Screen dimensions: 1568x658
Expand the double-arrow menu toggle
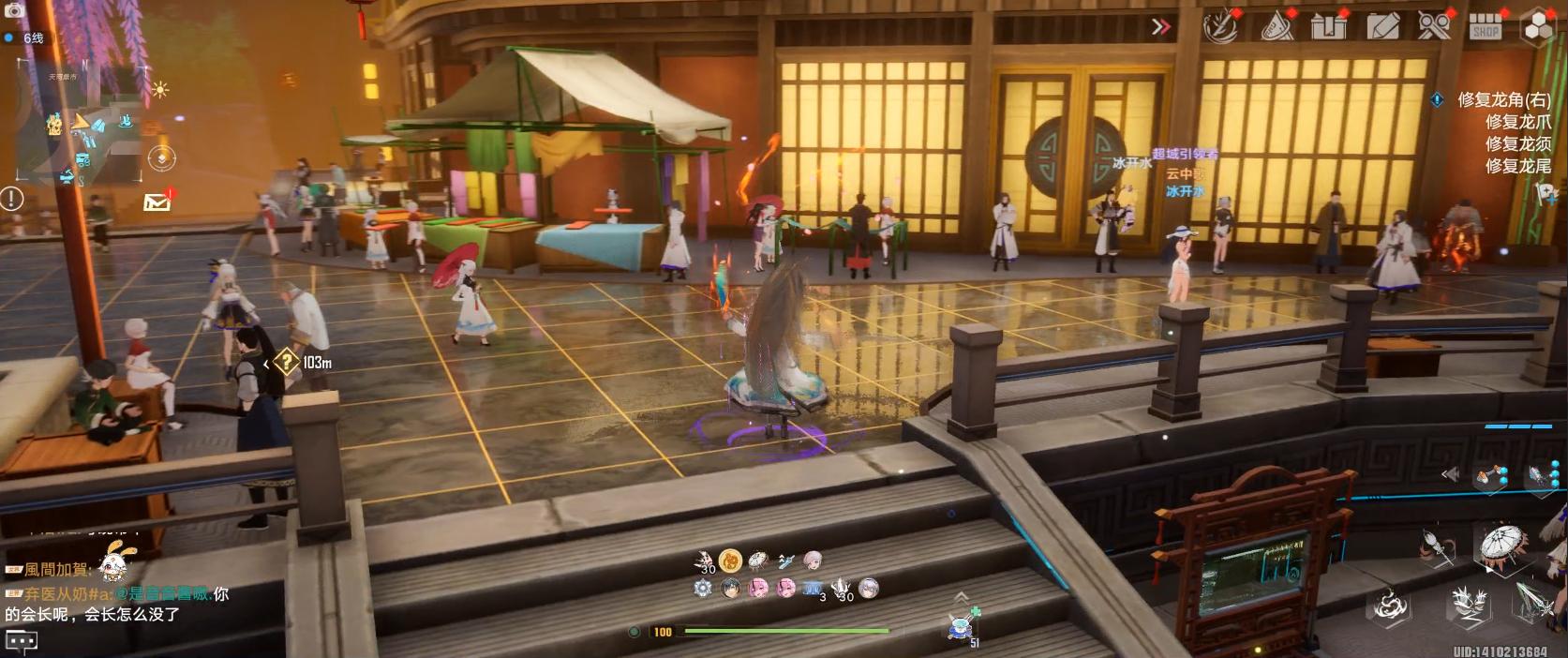point(1160,26)
